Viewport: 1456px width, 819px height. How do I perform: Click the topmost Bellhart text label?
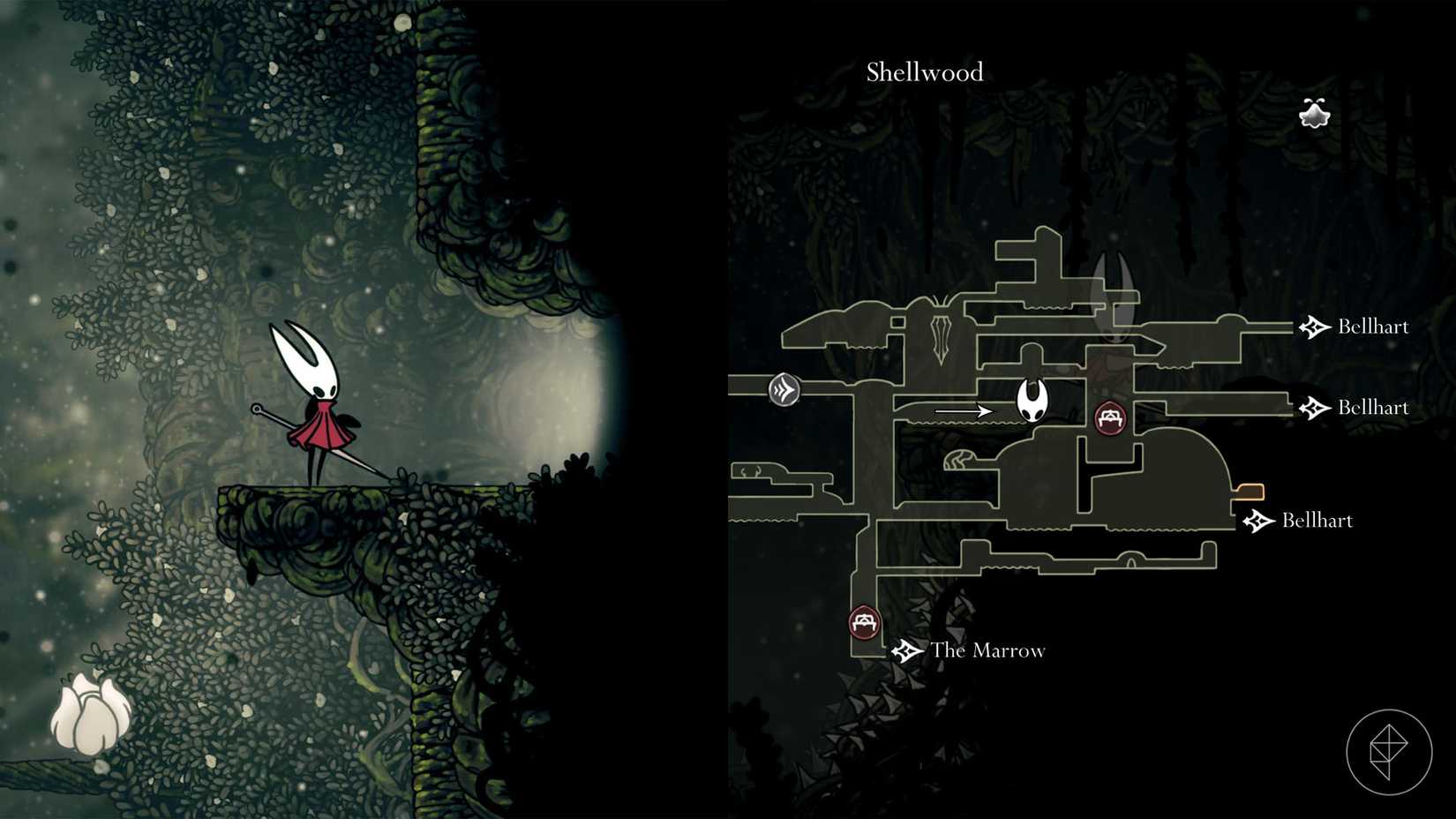click(x=1373, y=327)
